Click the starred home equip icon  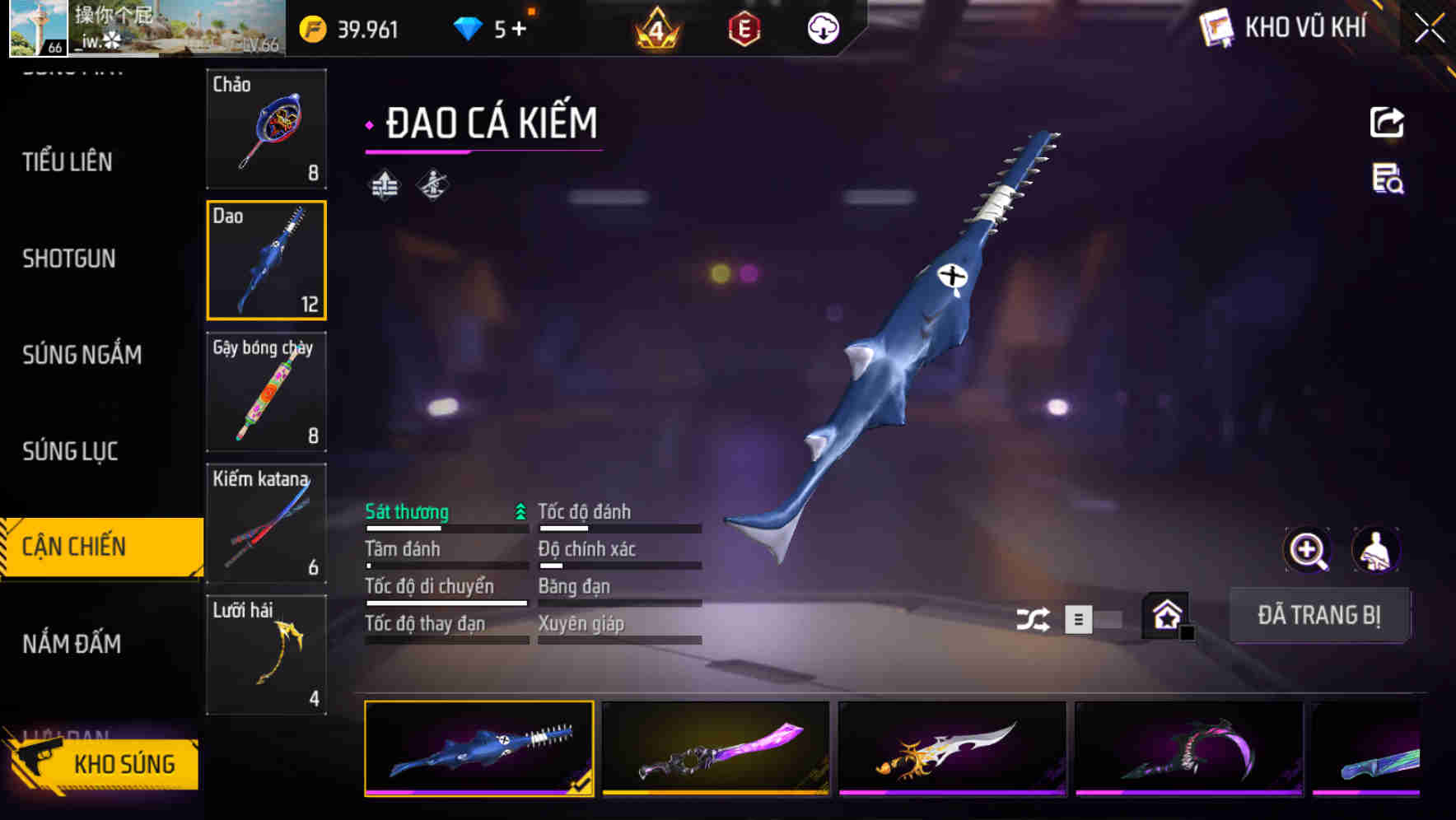click(x=1164, y=615)
